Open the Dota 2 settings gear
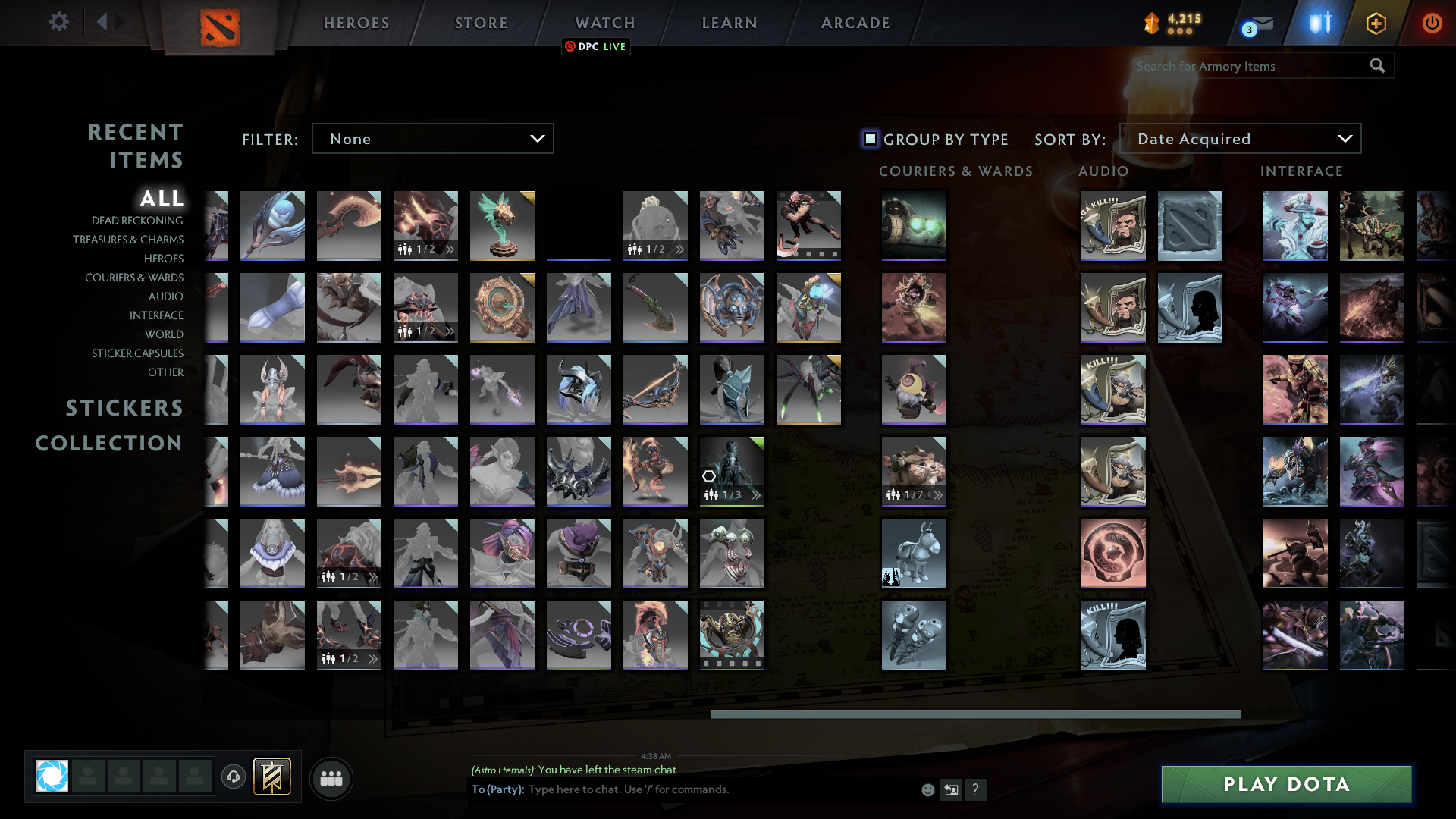Image resolution: width=1456 pixels, height=819 pixels. [x=59, y=22]
